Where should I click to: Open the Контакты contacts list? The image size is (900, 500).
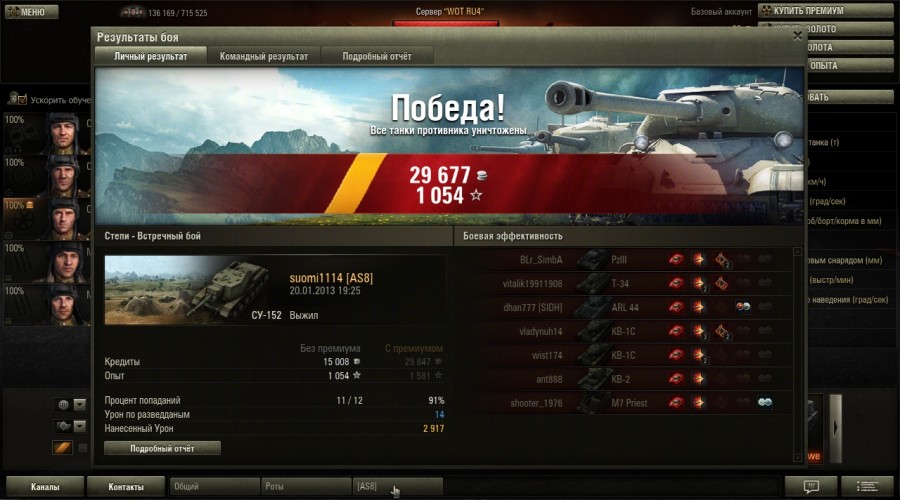(x=126, y=487)
